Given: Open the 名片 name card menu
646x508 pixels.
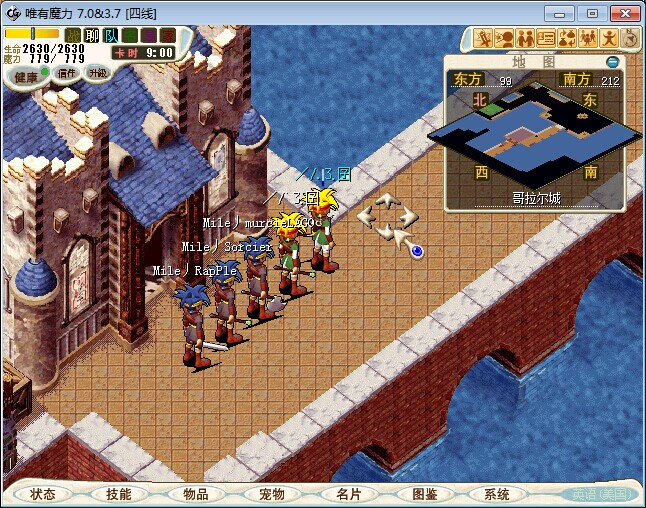Looking at the screenshot, I should point(347,494).
